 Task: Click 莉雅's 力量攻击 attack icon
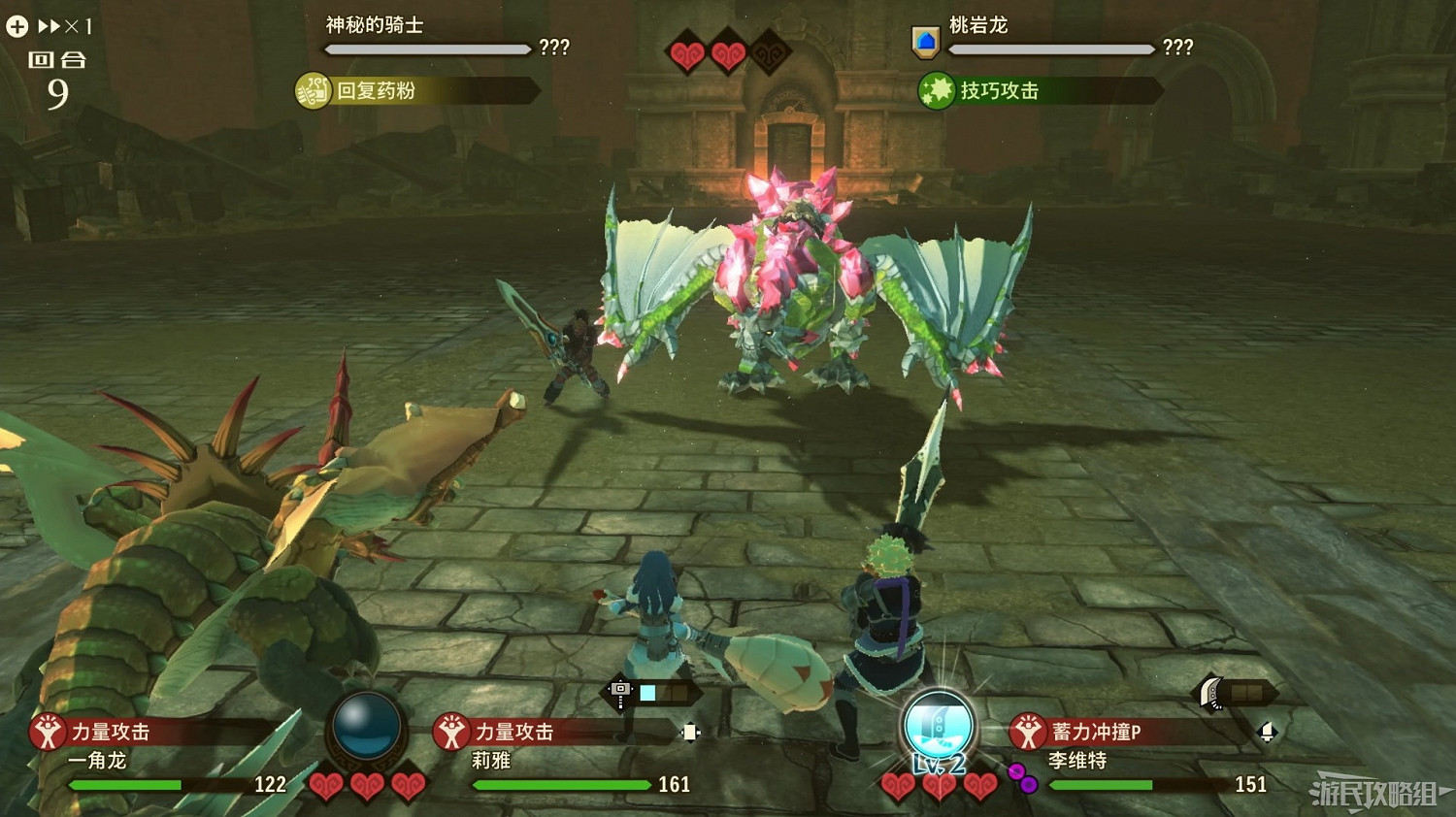(452, 732)
